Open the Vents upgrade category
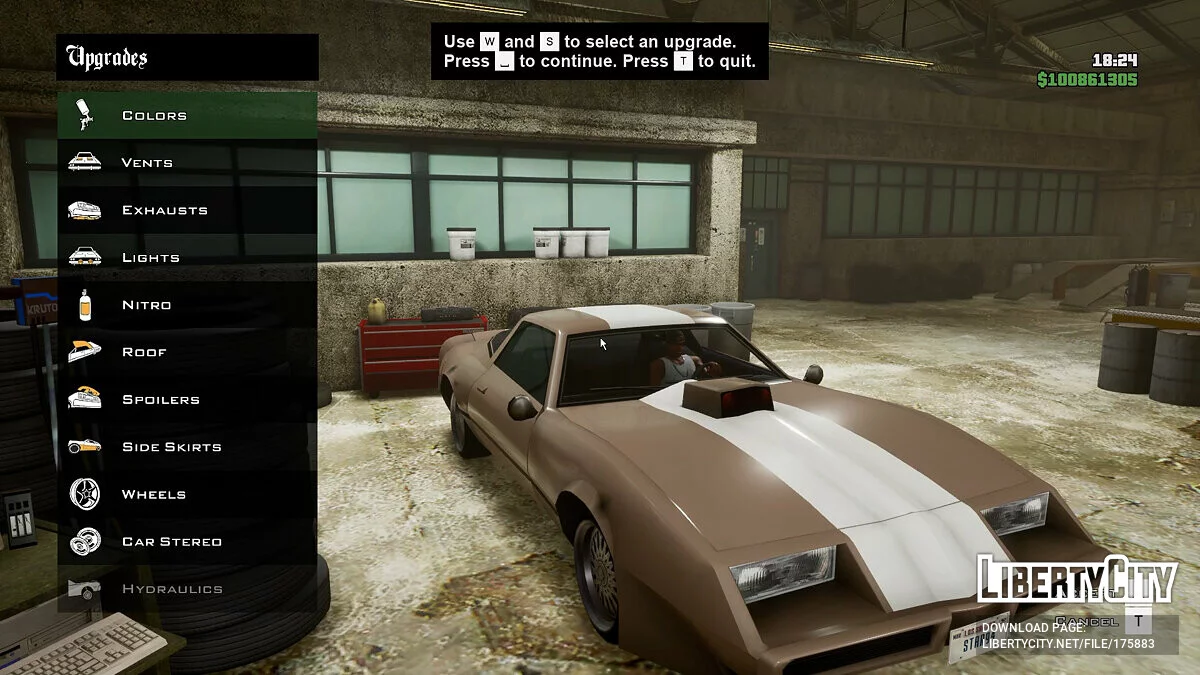Image resolution: width=1200 pixels, height=675 pixels. (x=147, y=162)
